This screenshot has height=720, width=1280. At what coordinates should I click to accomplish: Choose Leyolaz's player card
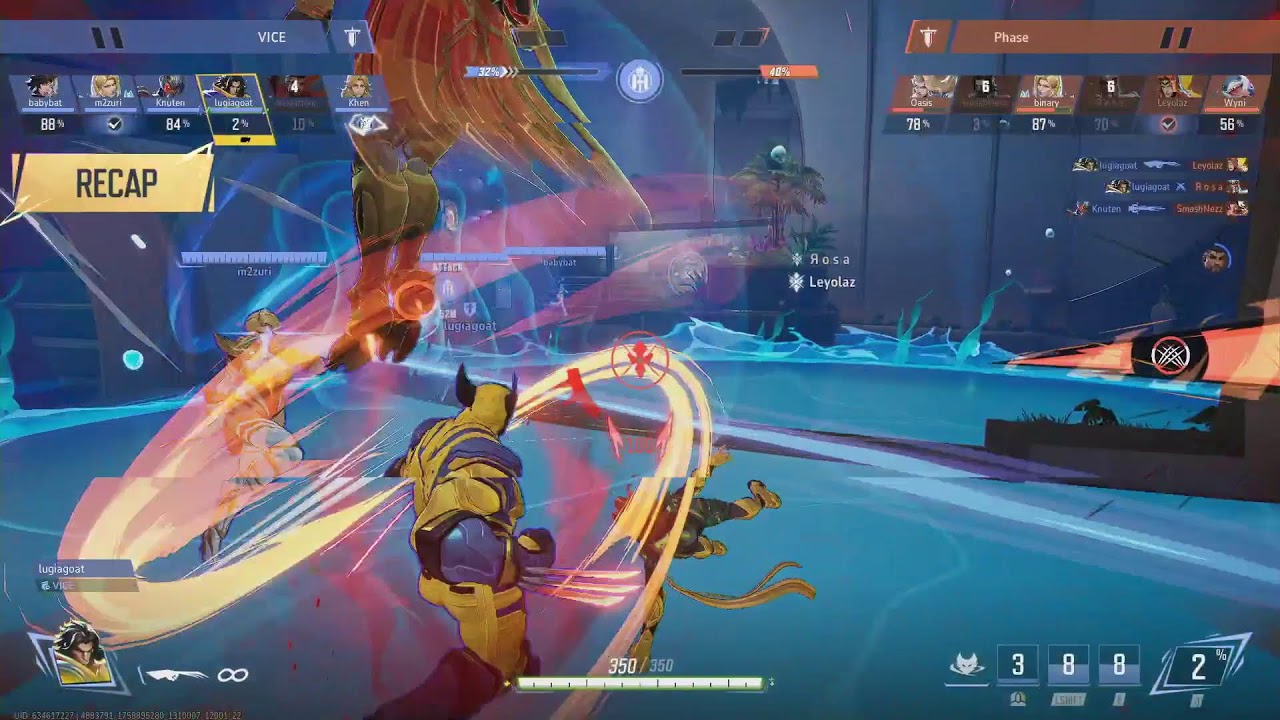coord(1171,105)
